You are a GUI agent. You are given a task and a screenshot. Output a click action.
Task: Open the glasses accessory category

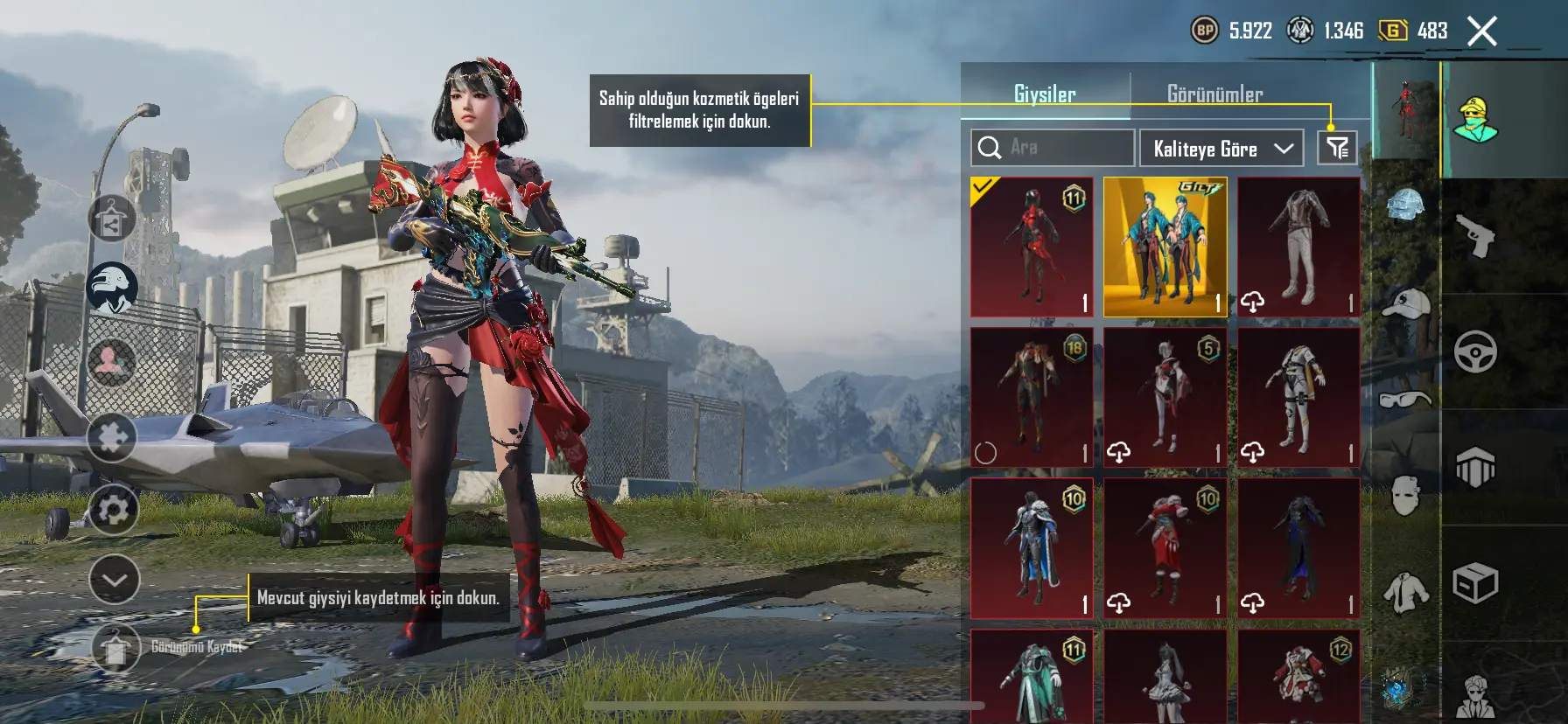point(1405,400)
